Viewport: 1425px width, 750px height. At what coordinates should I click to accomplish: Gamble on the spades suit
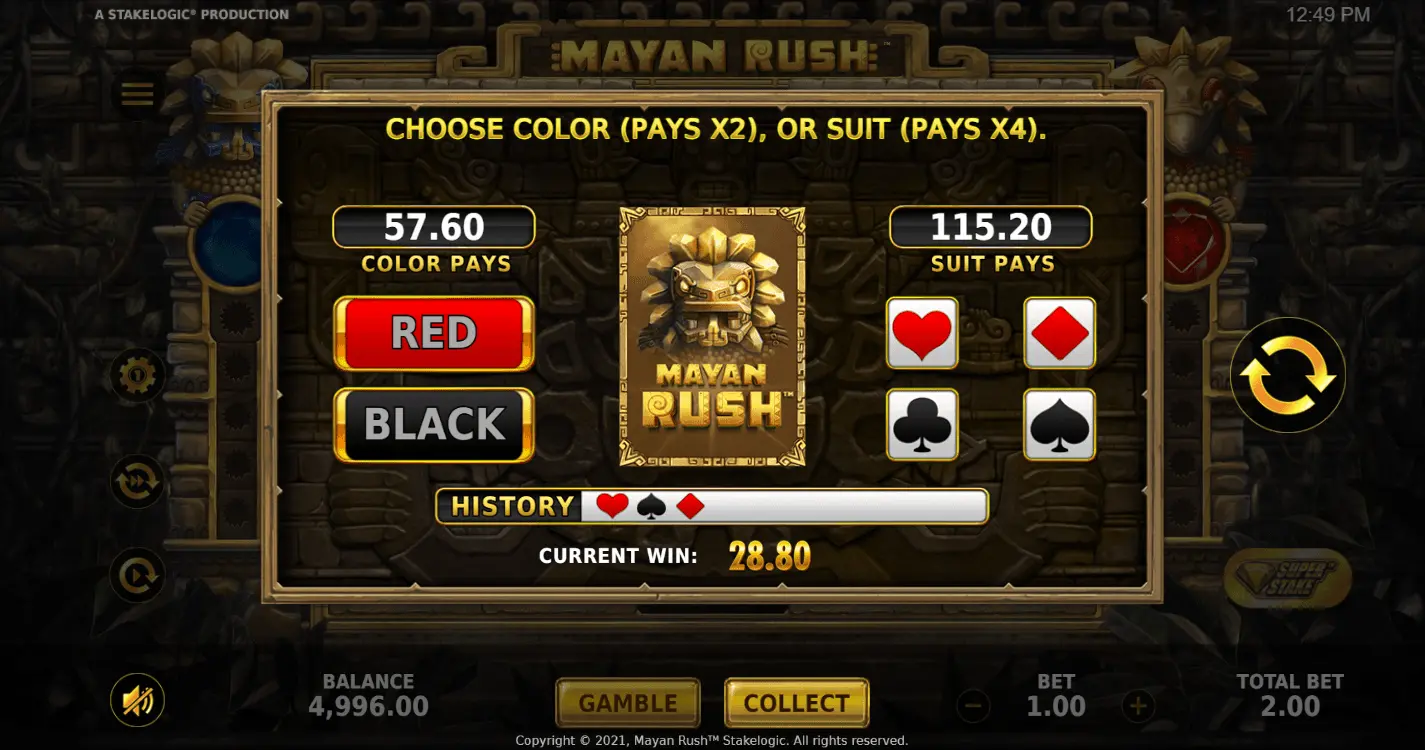point(1058,424)
